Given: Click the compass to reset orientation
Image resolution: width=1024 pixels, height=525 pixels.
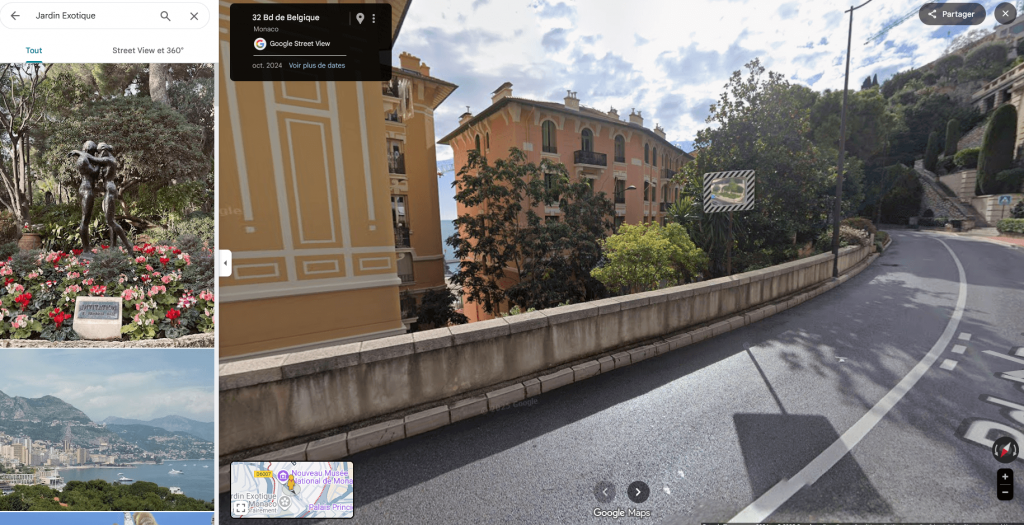Looking at the screenshot, I should click(x=1005, y=450).
